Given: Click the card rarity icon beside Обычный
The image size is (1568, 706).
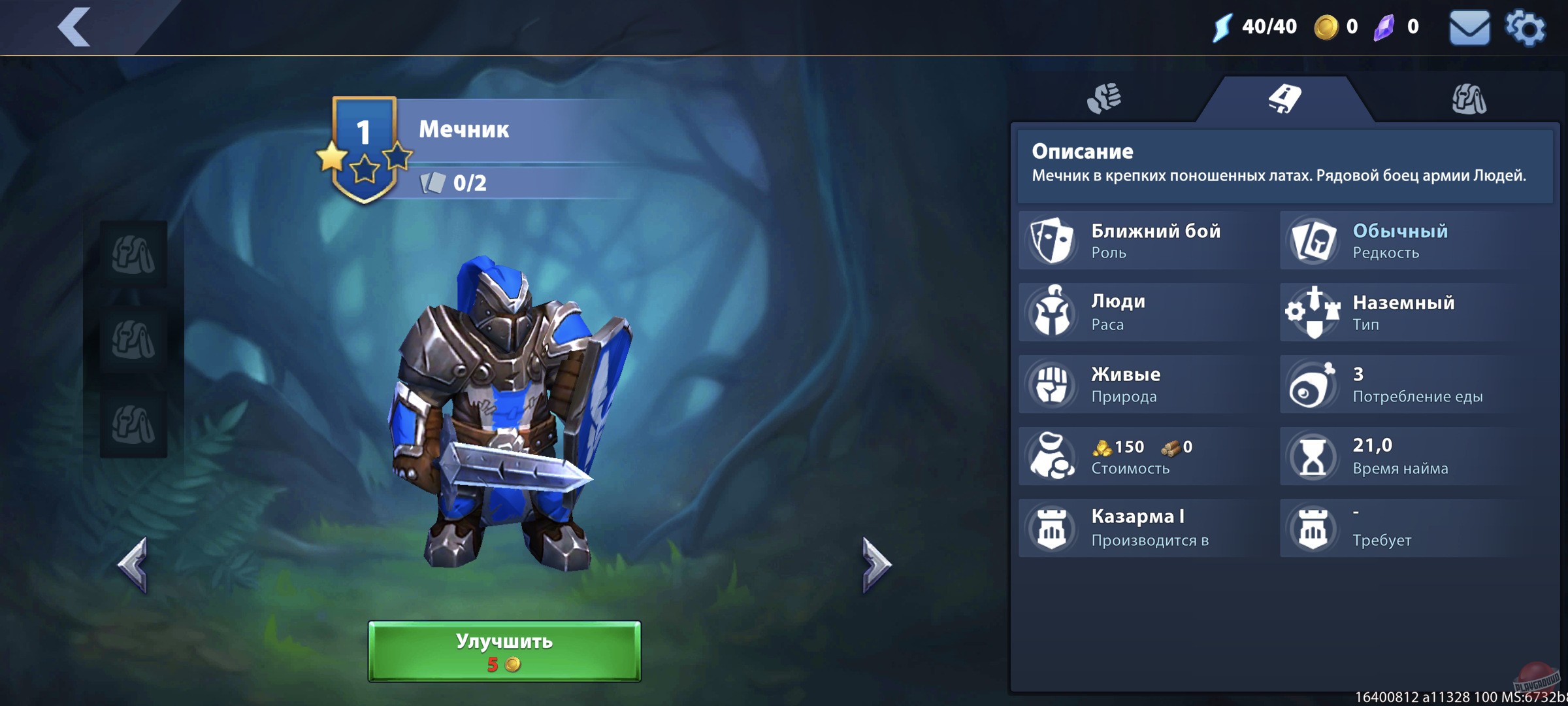Looking at the screenshot, I should click(x=1314, y=241).
